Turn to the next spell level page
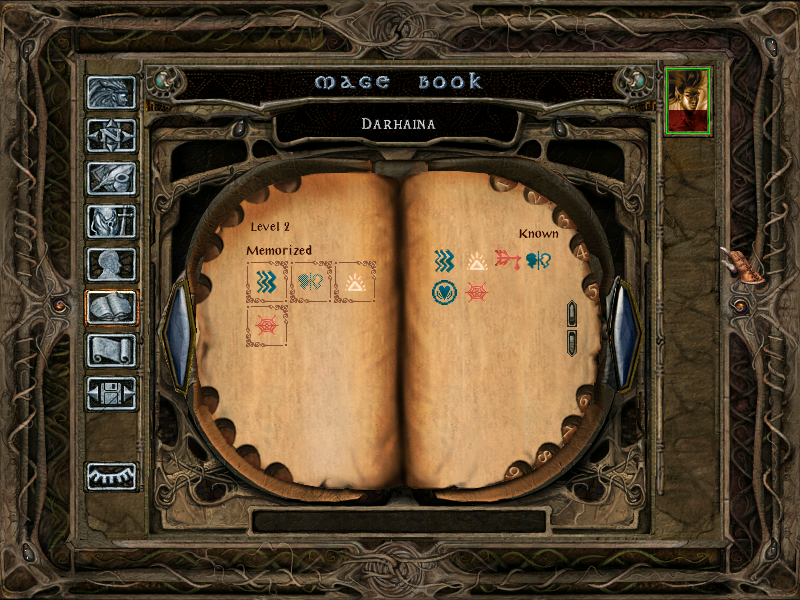The image size is (800, 600). tap(624, 335)
